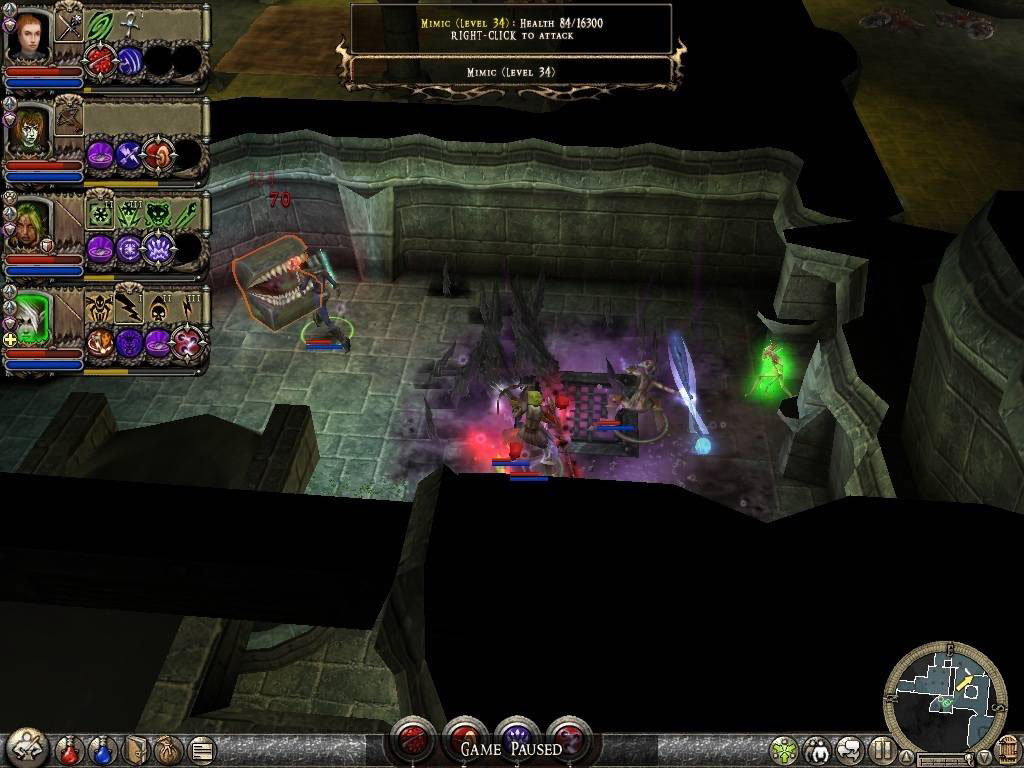Open the inventory bag icon
The height and width of the screenshot is (768, 1024).
tap(167, 748)
